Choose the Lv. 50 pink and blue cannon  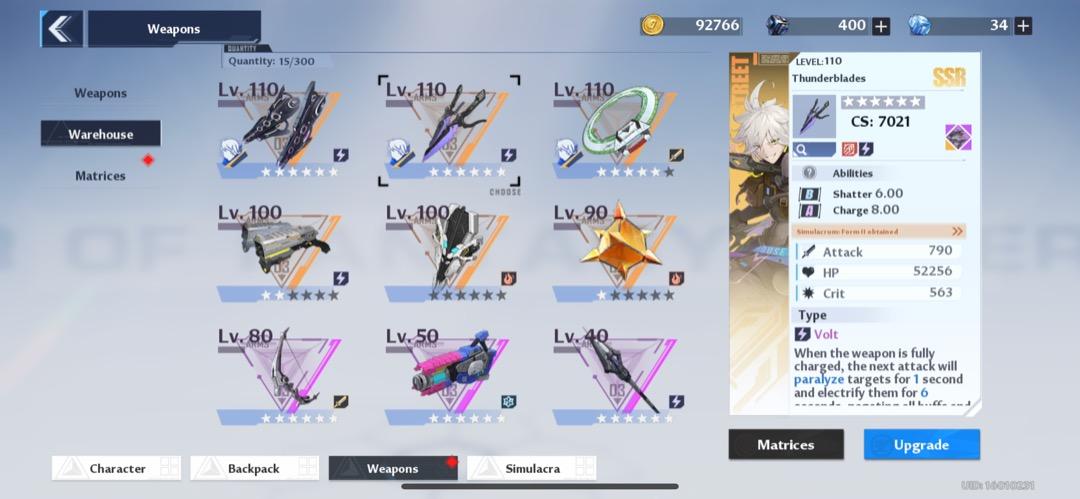tap(449, 375)
